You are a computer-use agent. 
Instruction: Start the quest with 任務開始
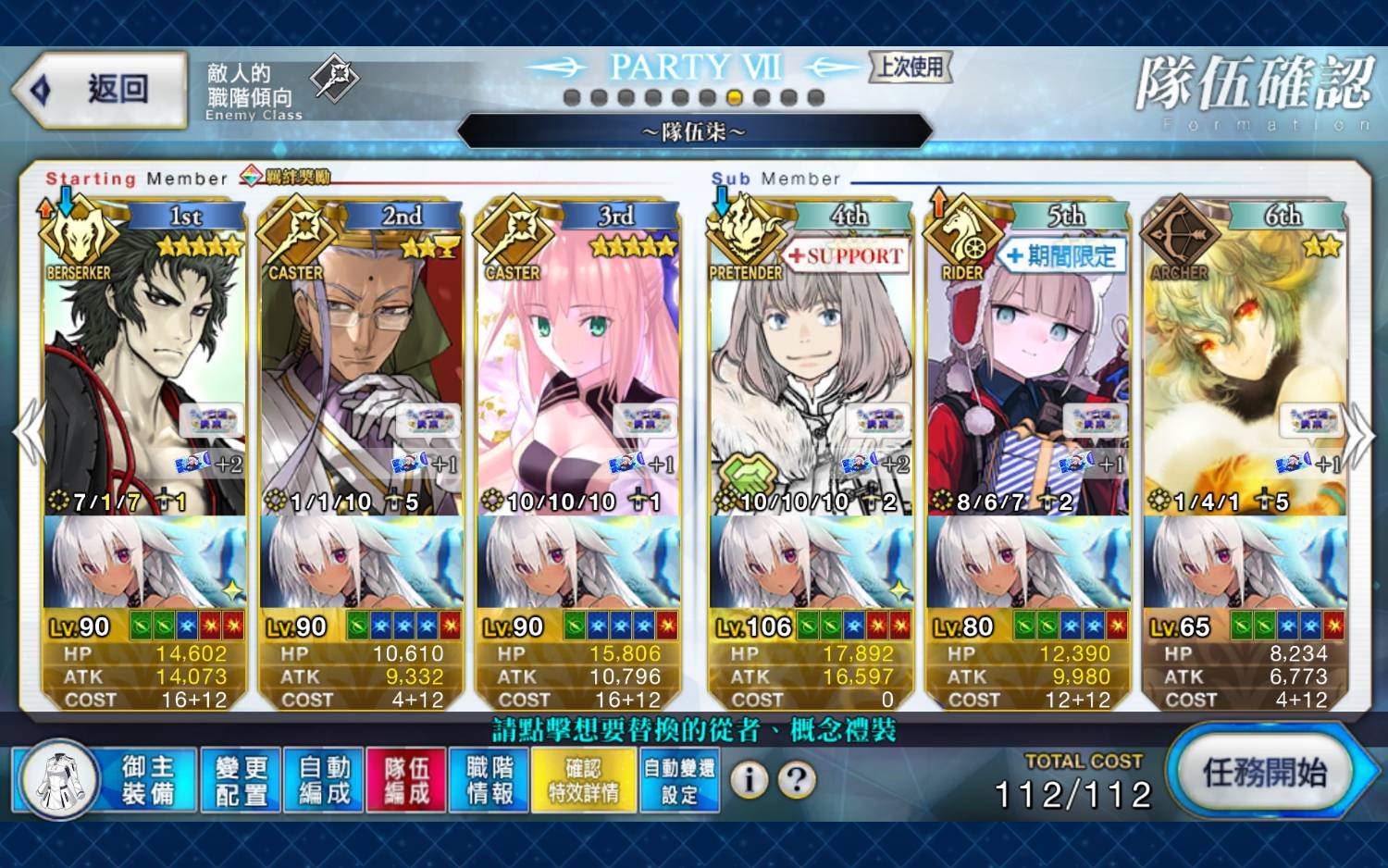1264,773
